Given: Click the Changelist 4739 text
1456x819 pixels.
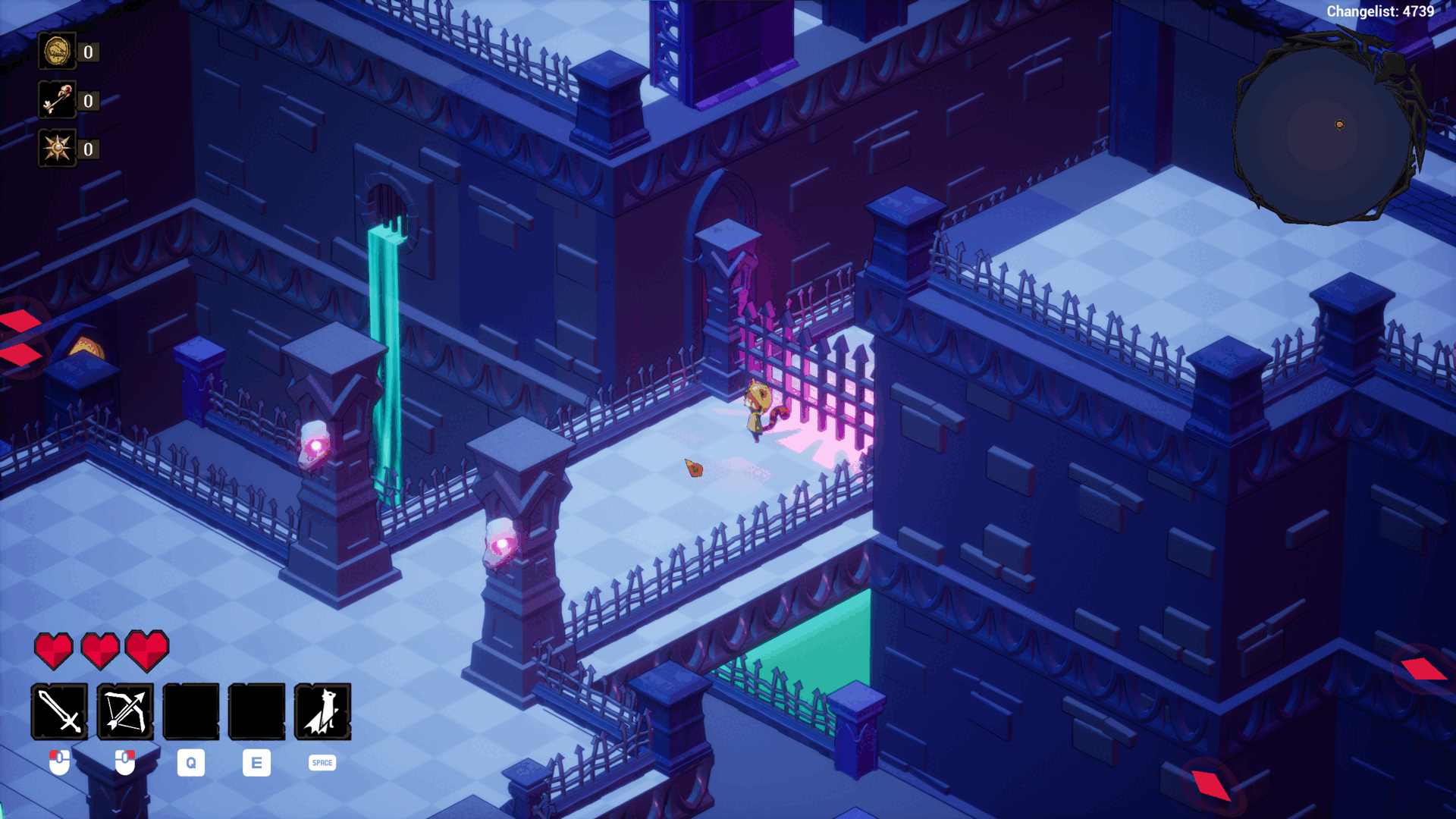Looking at the screenshot, I should click(1380, 11).
